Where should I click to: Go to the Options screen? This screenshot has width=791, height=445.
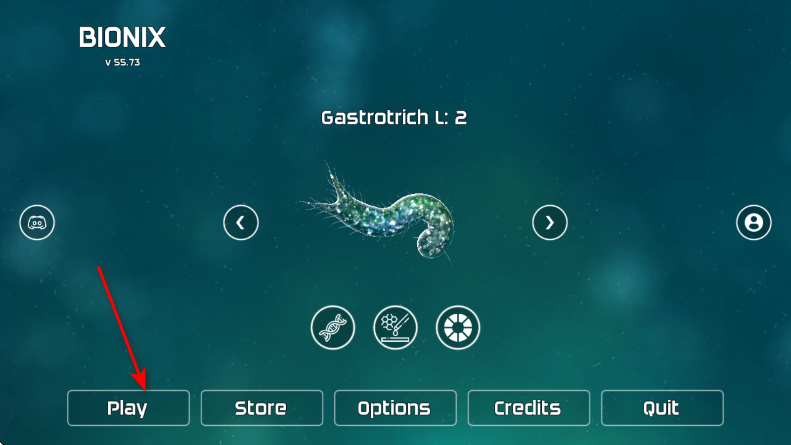(x=394, y=408)
